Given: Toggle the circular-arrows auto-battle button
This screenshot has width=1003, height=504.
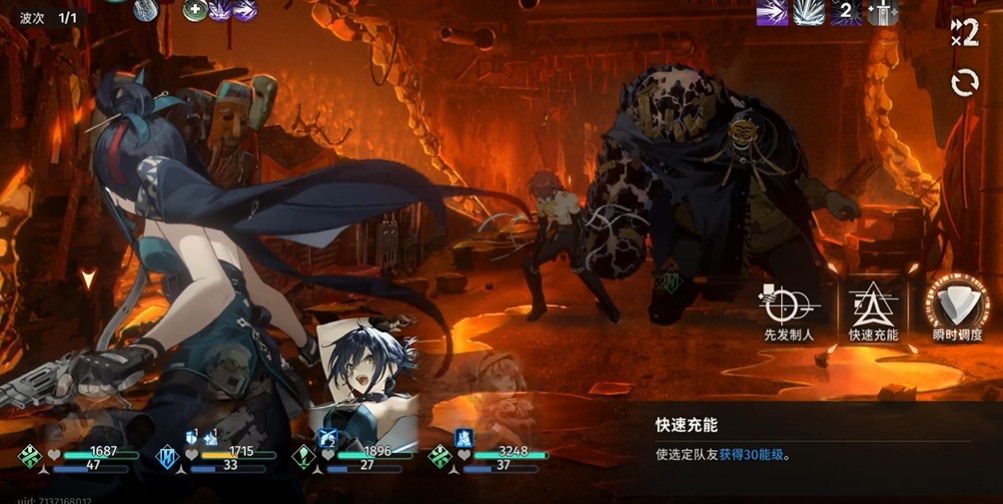Looking at the screenshot, I should (964, 83).
